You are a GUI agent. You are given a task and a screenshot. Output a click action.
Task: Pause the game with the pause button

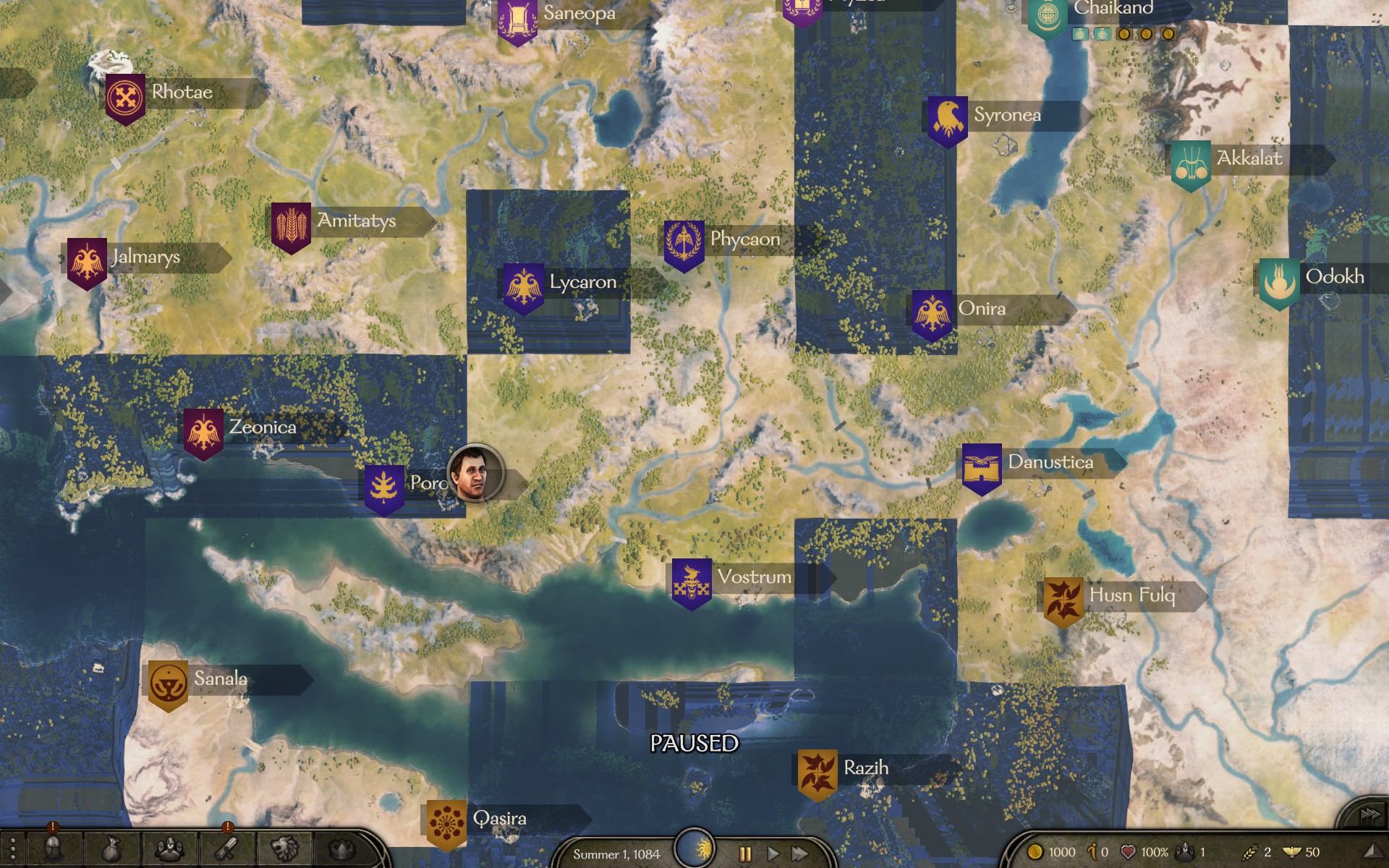click(745, 854)
